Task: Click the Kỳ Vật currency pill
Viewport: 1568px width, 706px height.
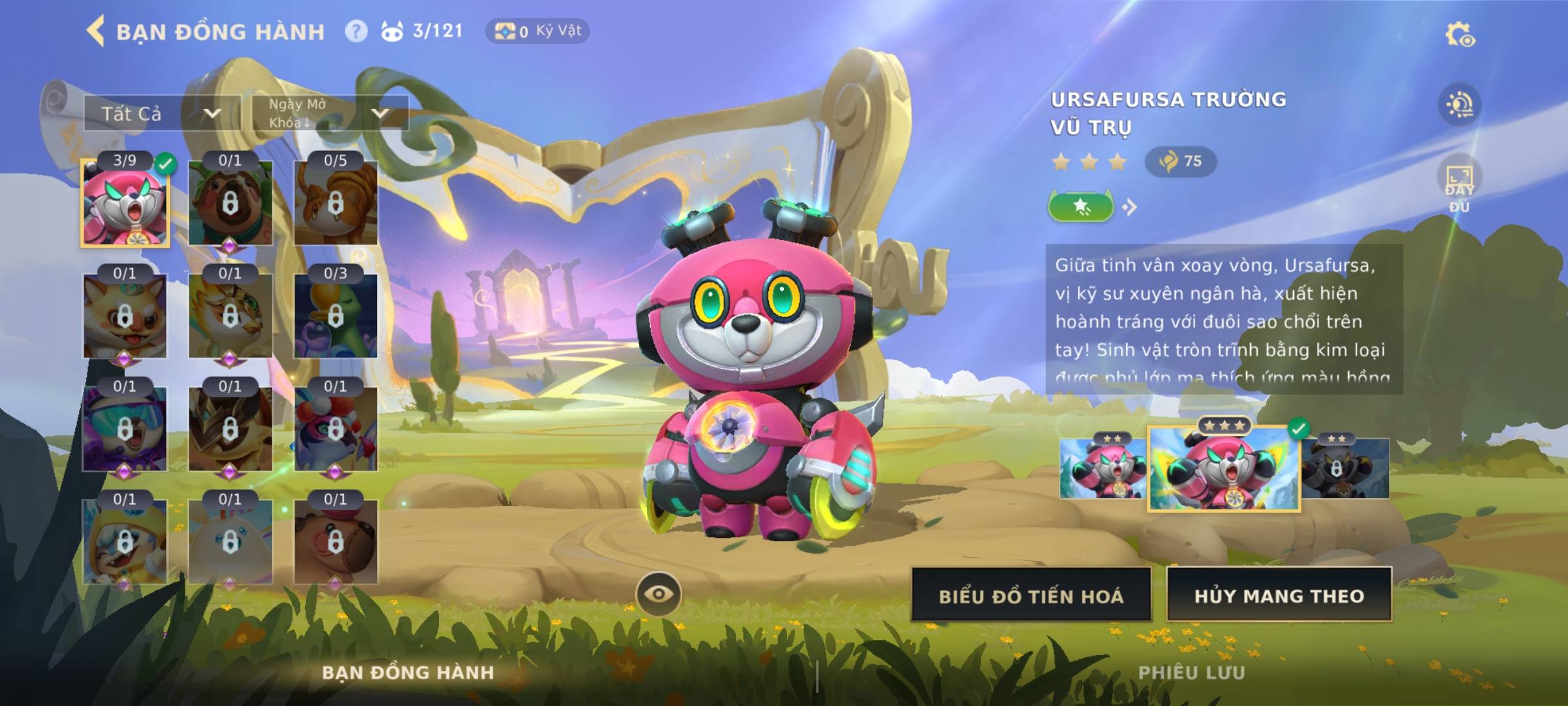Action: [x=537, y=31]
